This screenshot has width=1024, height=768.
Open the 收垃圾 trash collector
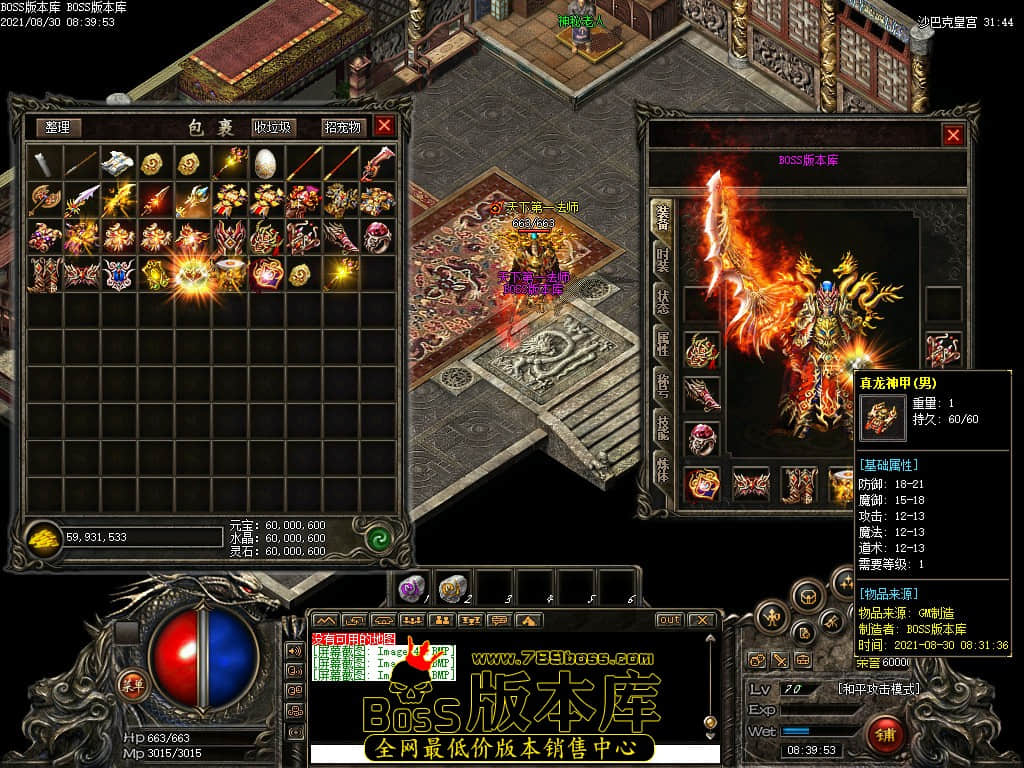(x=273, y=127)
